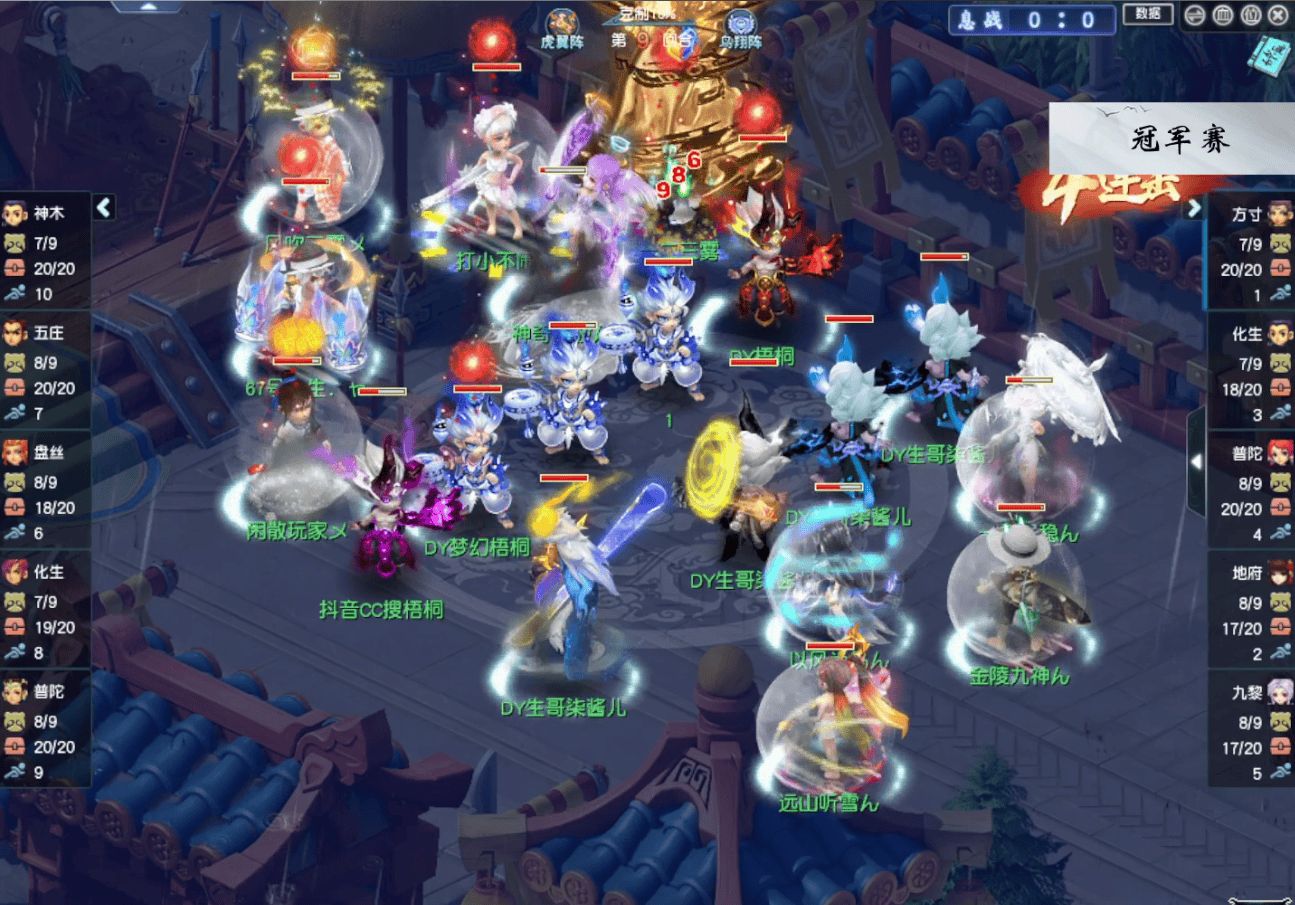1295x905 pixels.
Task: Show the 鸟翔阵 formation details
Action: coord(741,27)
